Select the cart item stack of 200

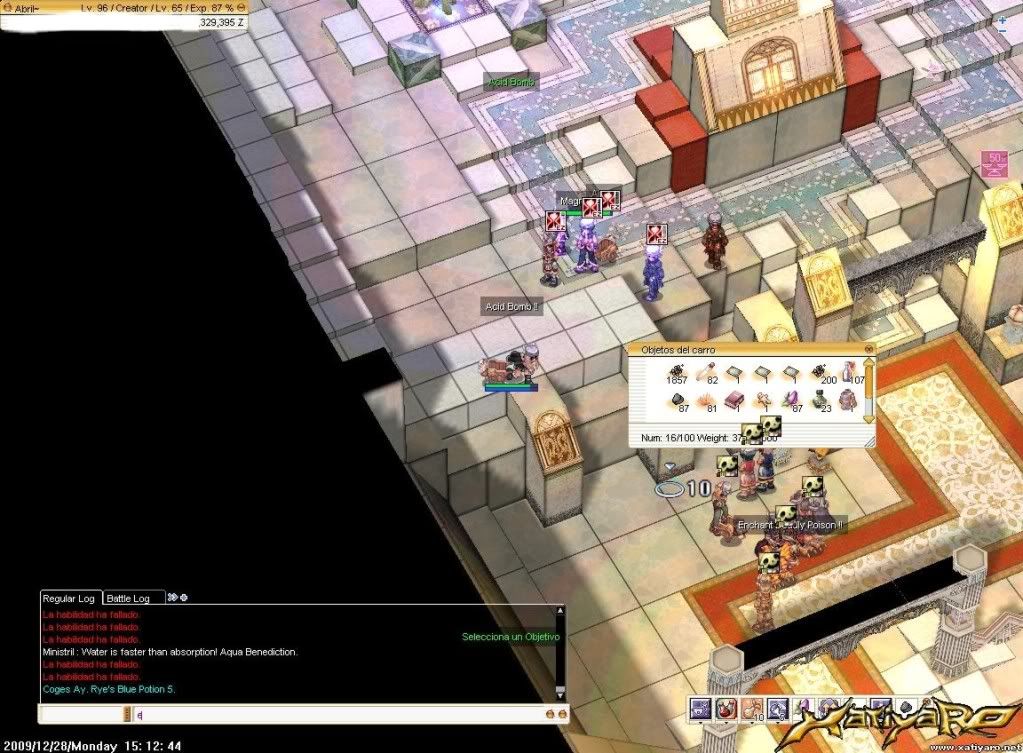point(820,372)
